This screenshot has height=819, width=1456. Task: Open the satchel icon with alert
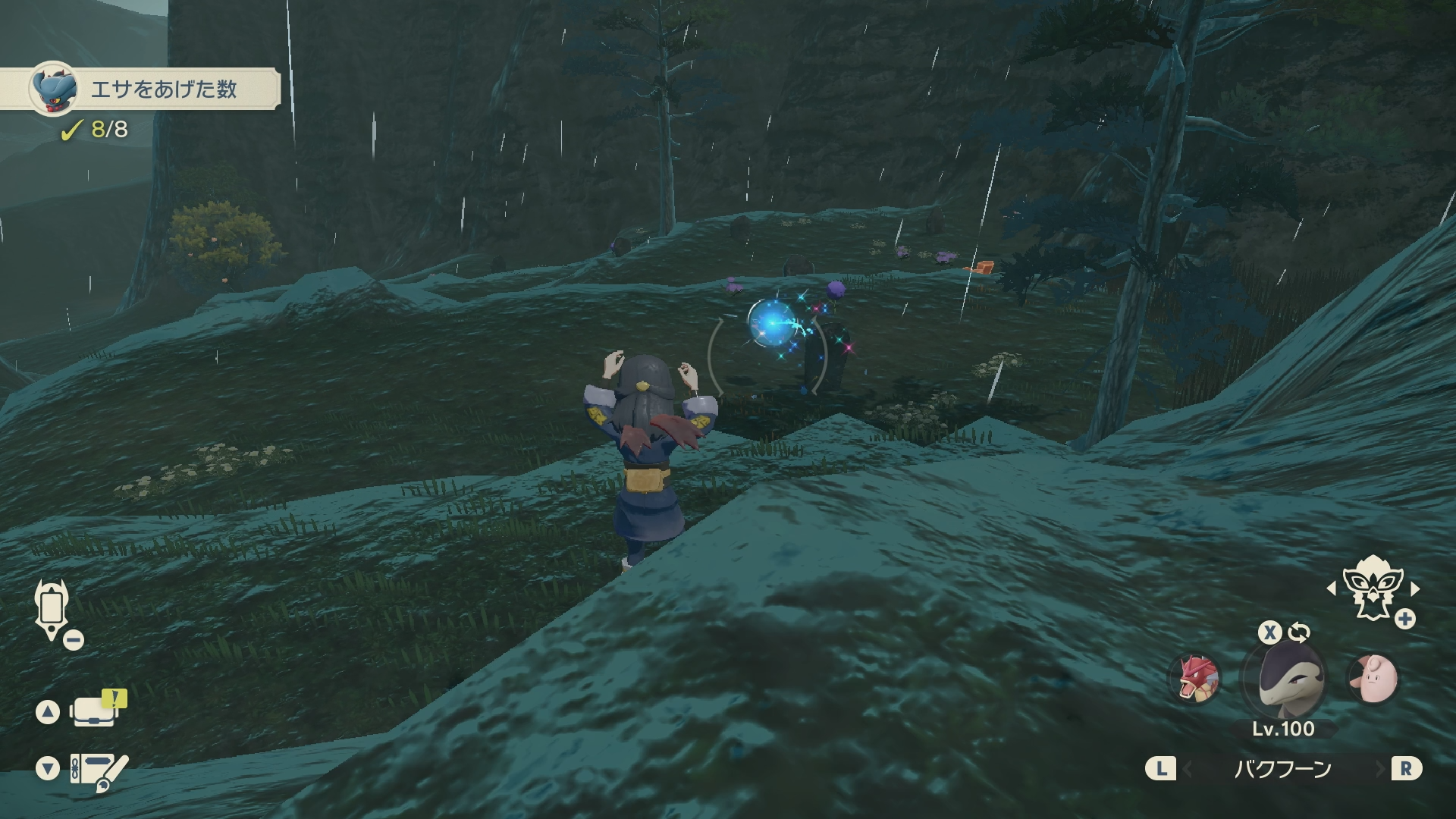pos(94,711)
